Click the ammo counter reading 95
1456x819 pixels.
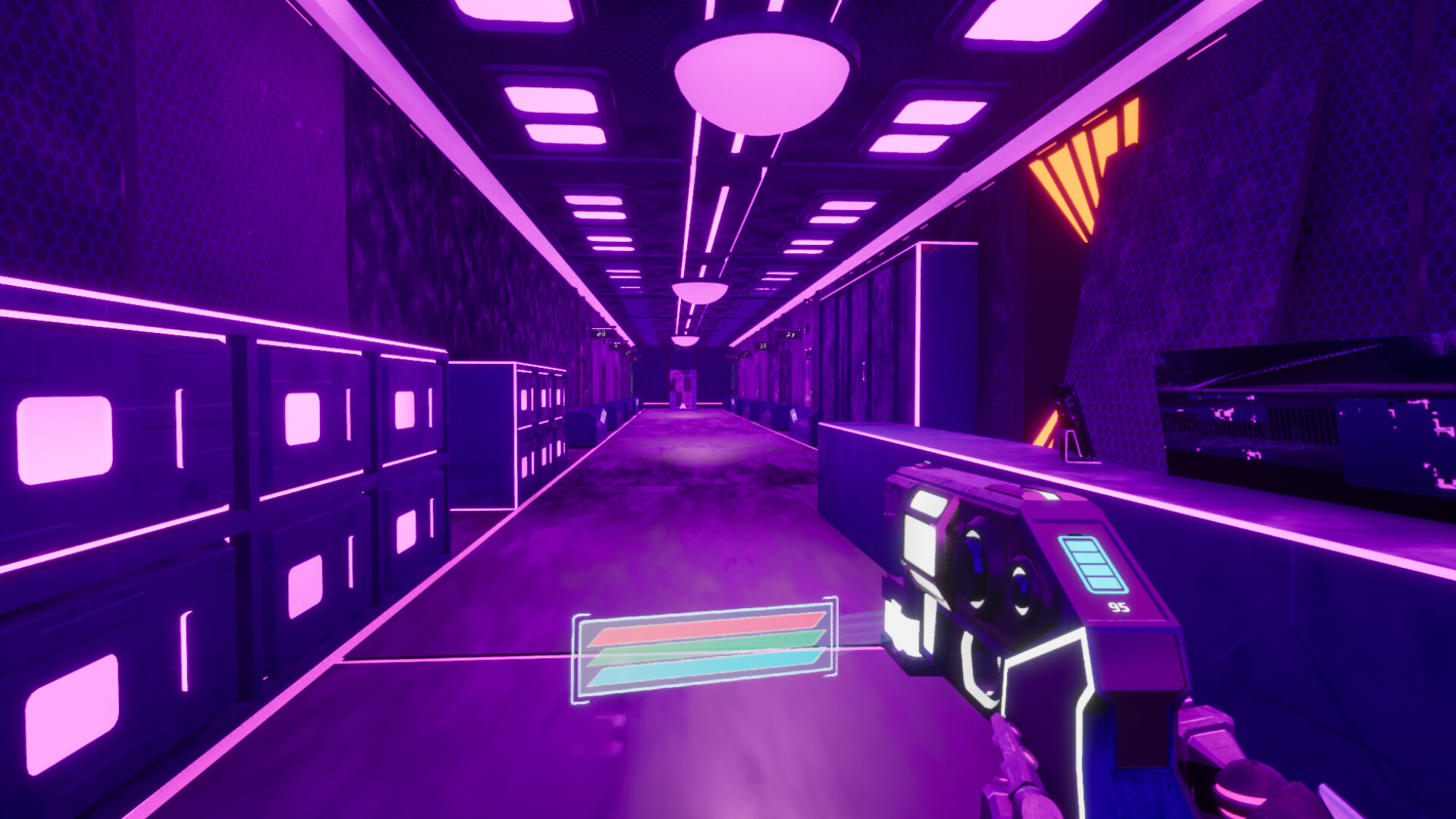[1119, 608]
